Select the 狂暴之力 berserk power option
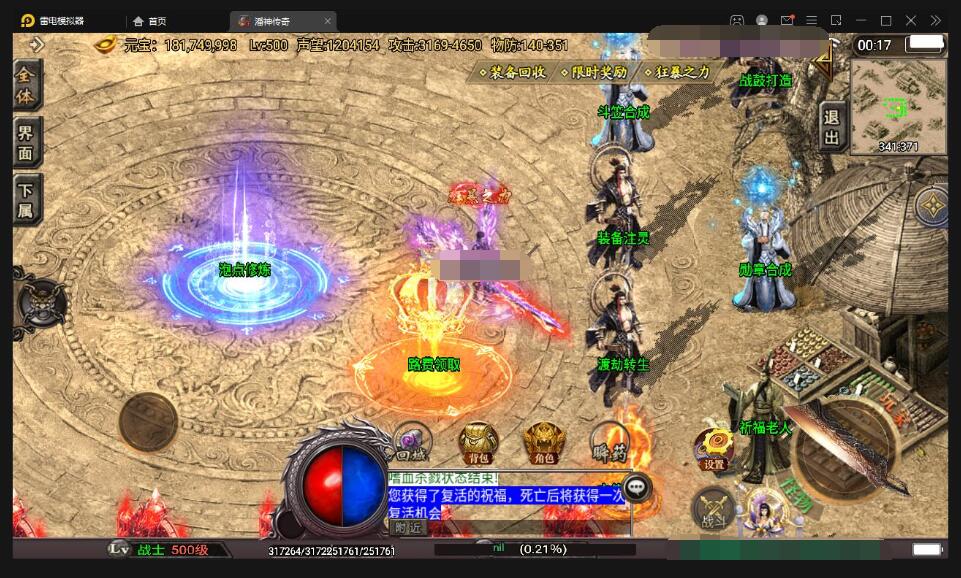This screenshot has height=578, width=961. pyautogui.click(x=677, y=72)
